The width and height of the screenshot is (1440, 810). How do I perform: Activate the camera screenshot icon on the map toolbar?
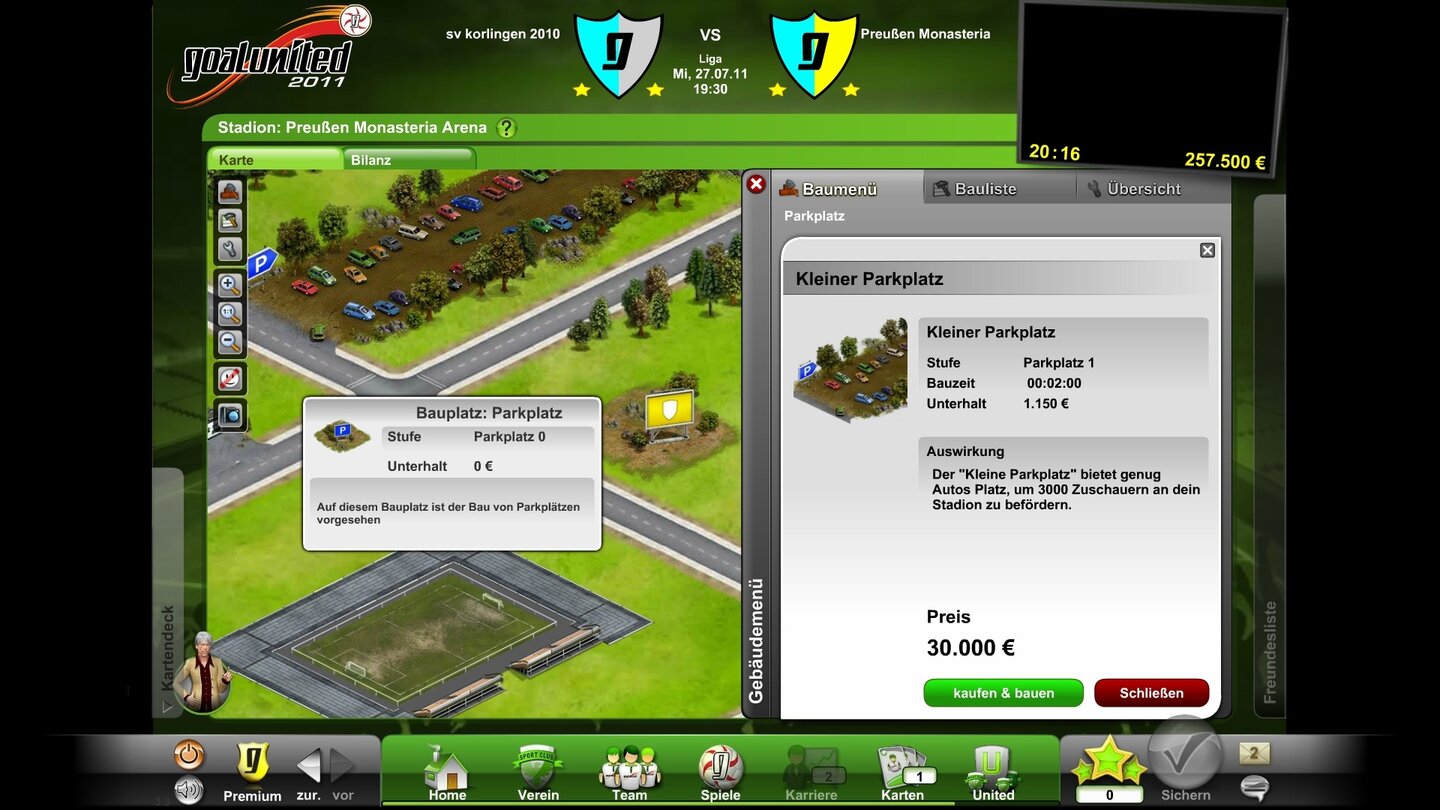(x=229, y=414)
